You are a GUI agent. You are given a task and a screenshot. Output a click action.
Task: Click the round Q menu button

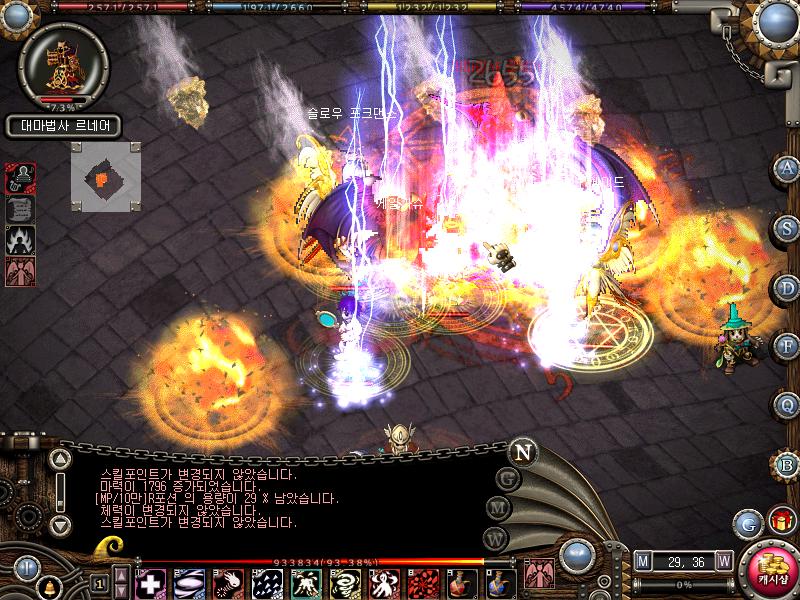[788, 404]
